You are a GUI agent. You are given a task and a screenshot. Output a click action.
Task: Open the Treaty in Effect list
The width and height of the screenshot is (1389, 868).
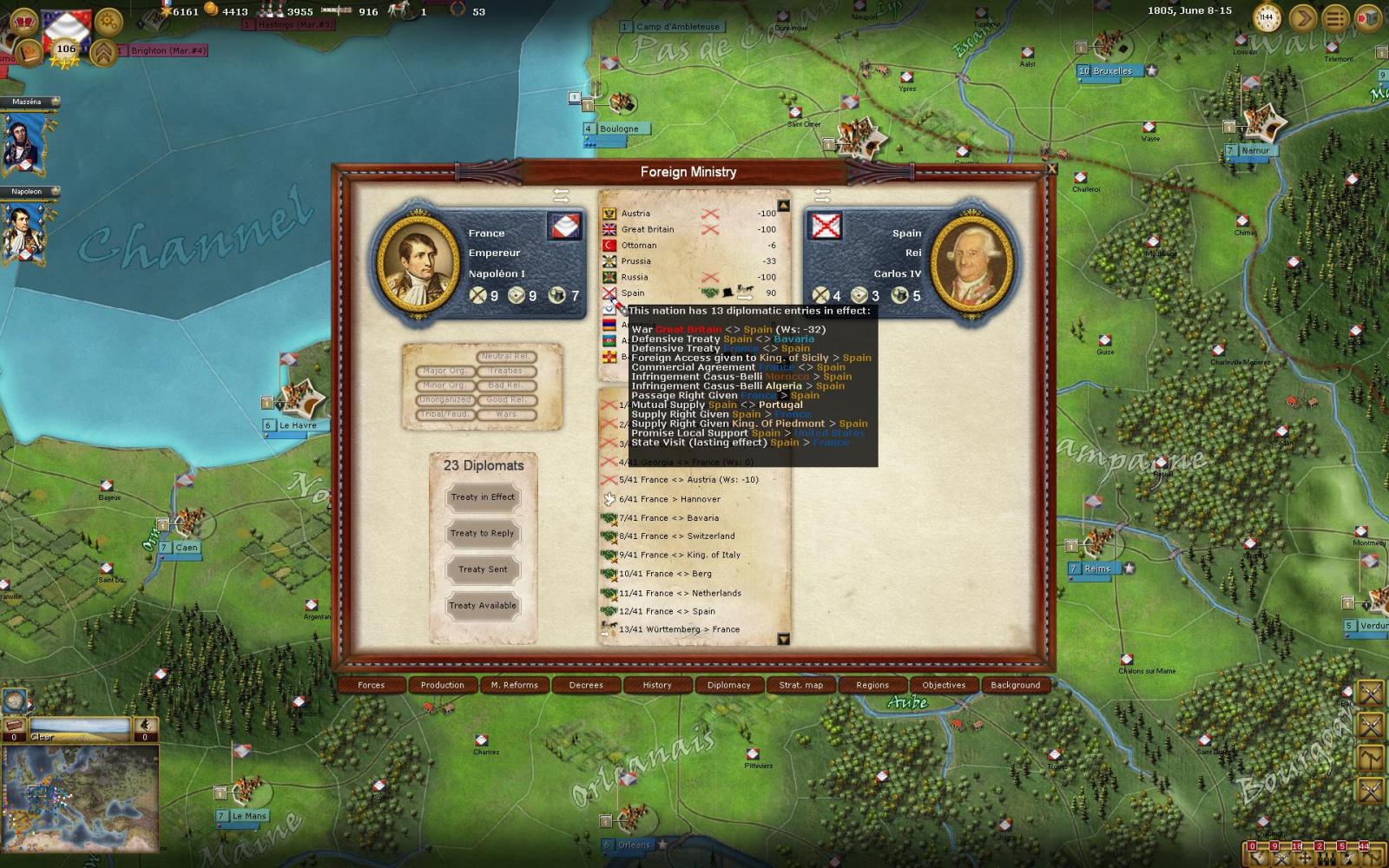(483, 497)
